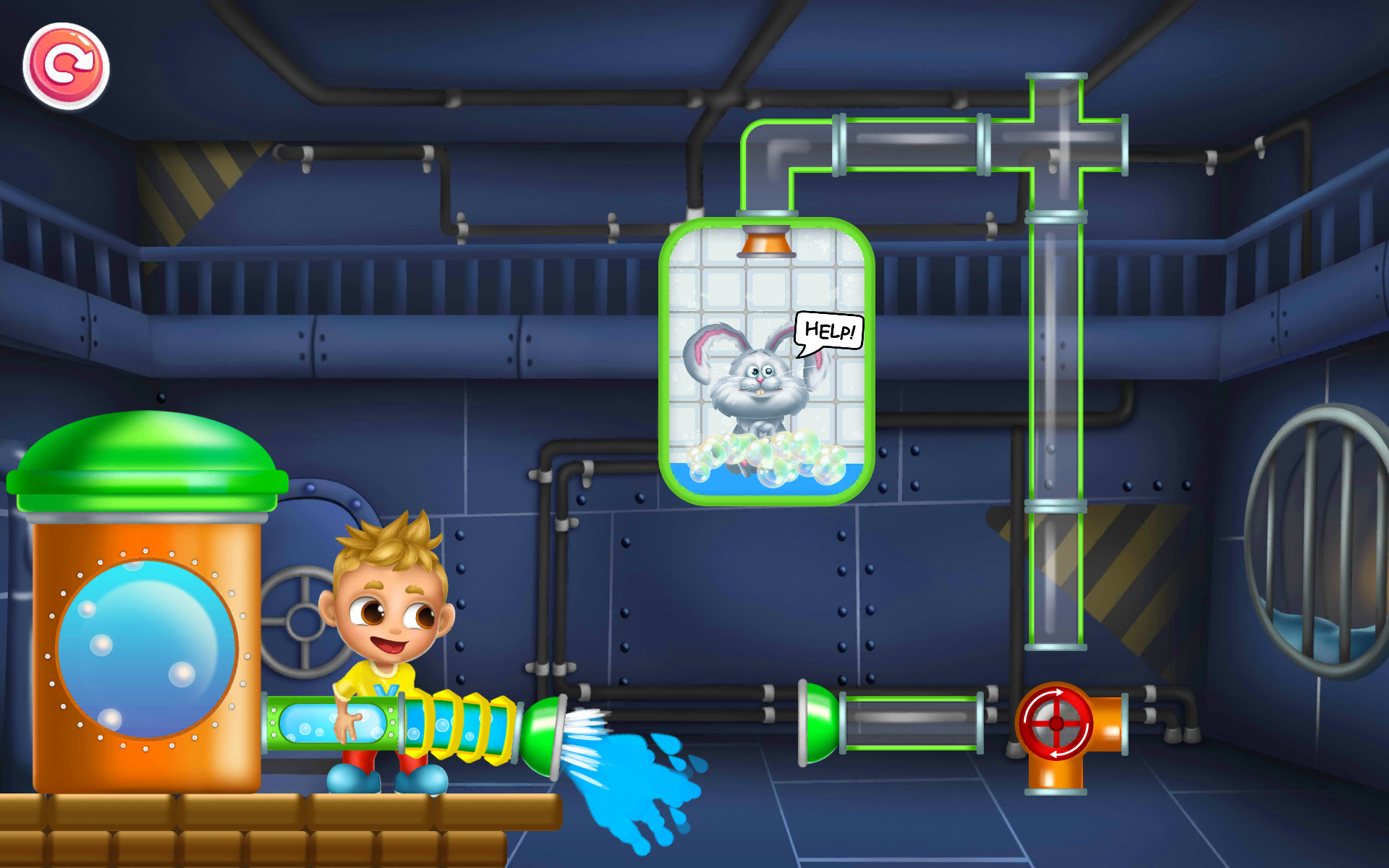
Task: Open the bunny's HELP speech bubble
Action: [828, 333]
